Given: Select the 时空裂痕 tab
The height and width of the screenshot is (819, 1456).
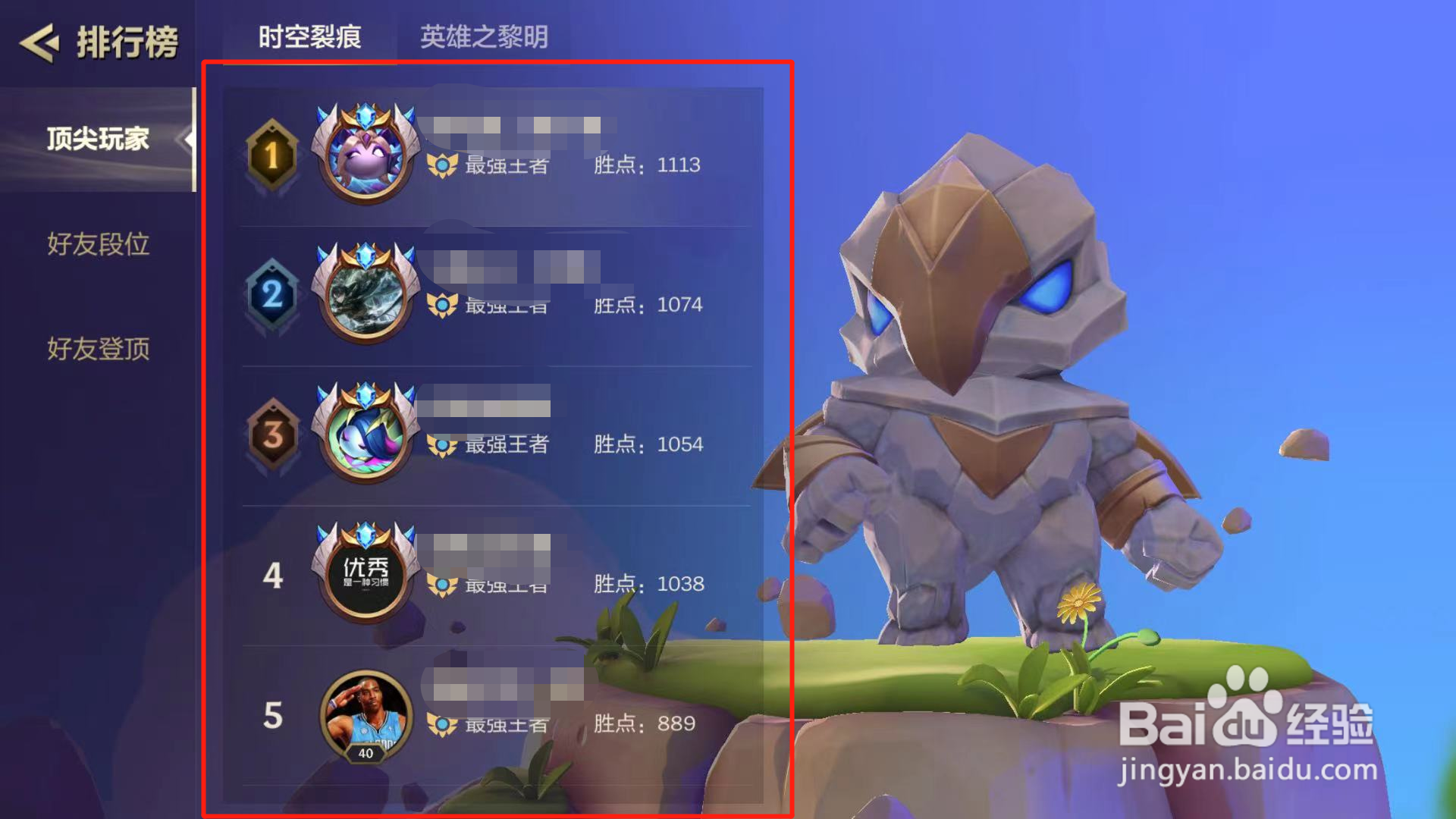Looking at the screenshot, I should (x=311, y=35).
